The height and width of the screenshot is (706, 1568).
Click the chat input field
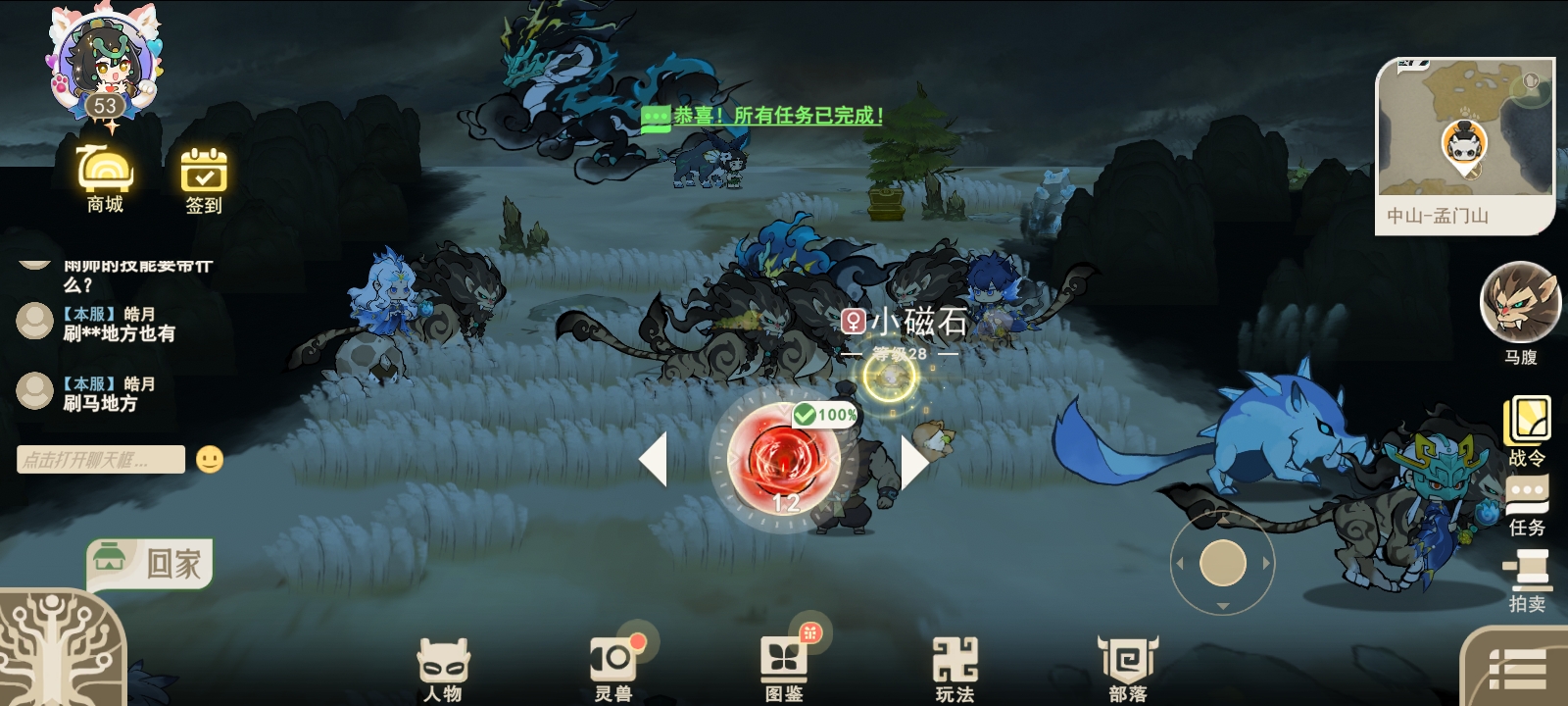(x=98, y=458)
